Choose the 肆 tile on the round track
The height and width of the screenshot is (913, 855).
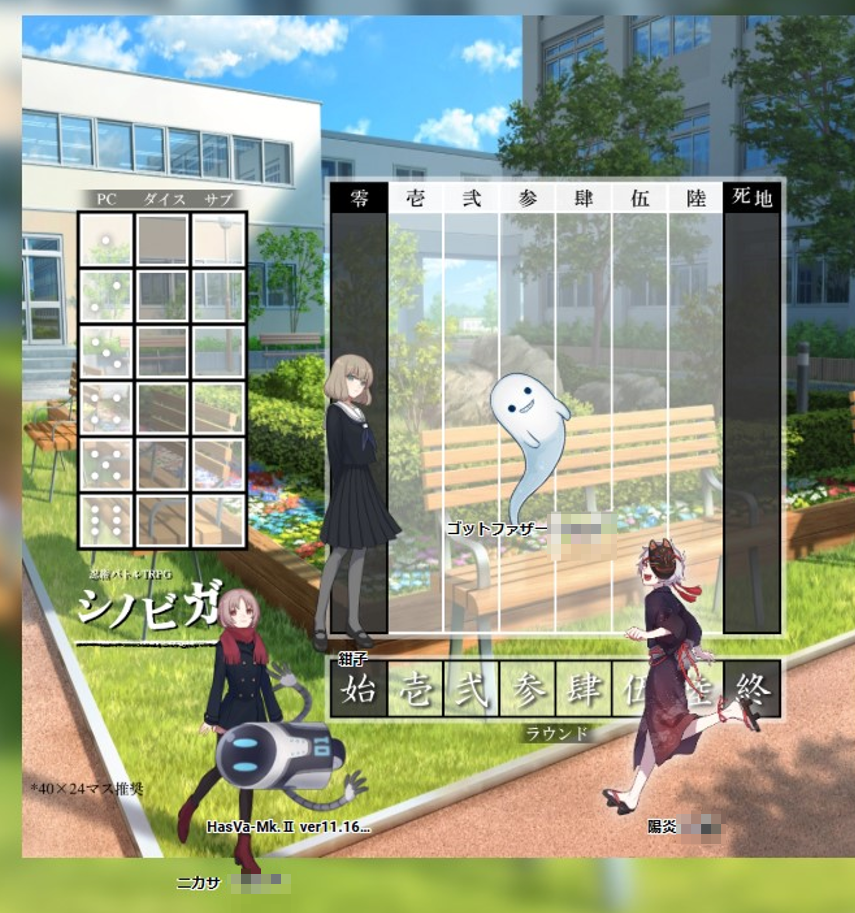(x=583, y=689)
